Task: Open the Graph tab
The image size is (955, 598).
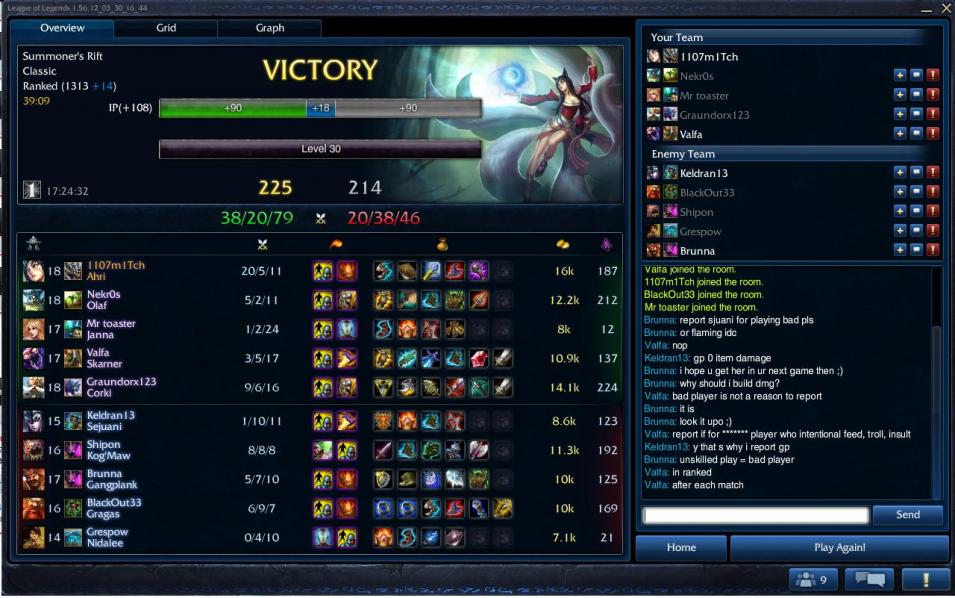Action: tap(270, 28)
